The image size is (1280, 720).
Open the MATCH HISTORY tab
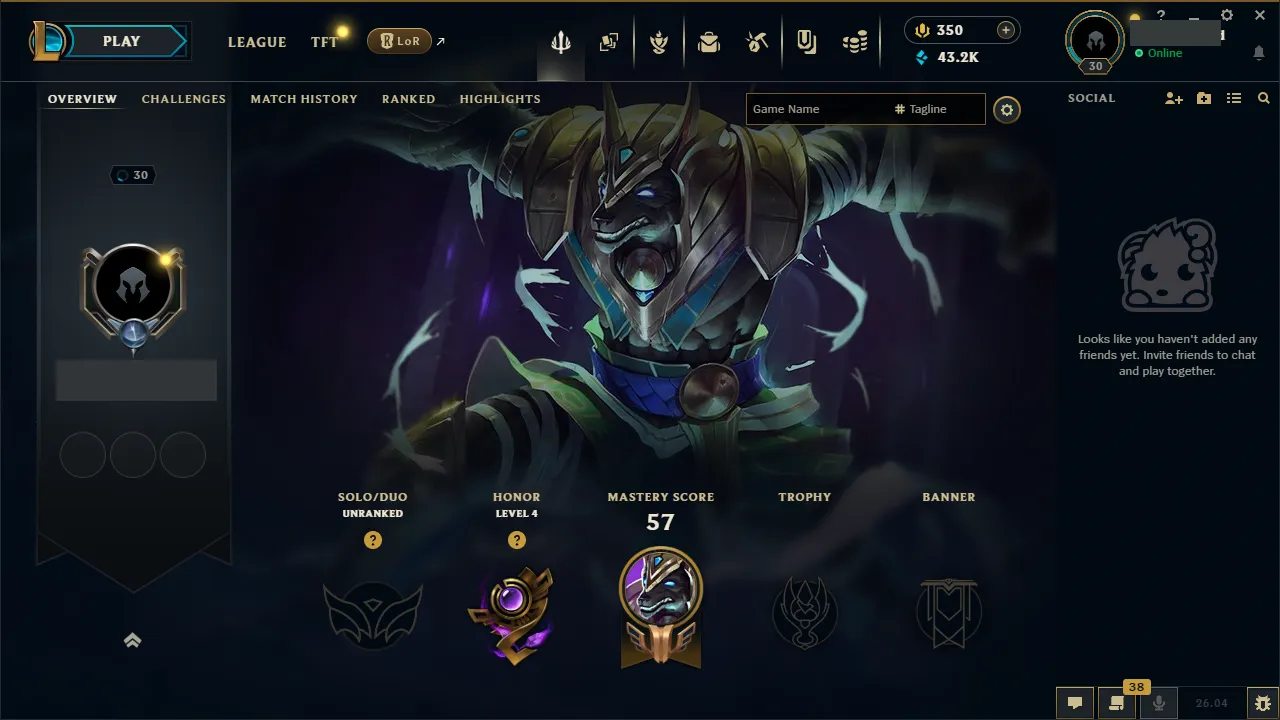304,98
